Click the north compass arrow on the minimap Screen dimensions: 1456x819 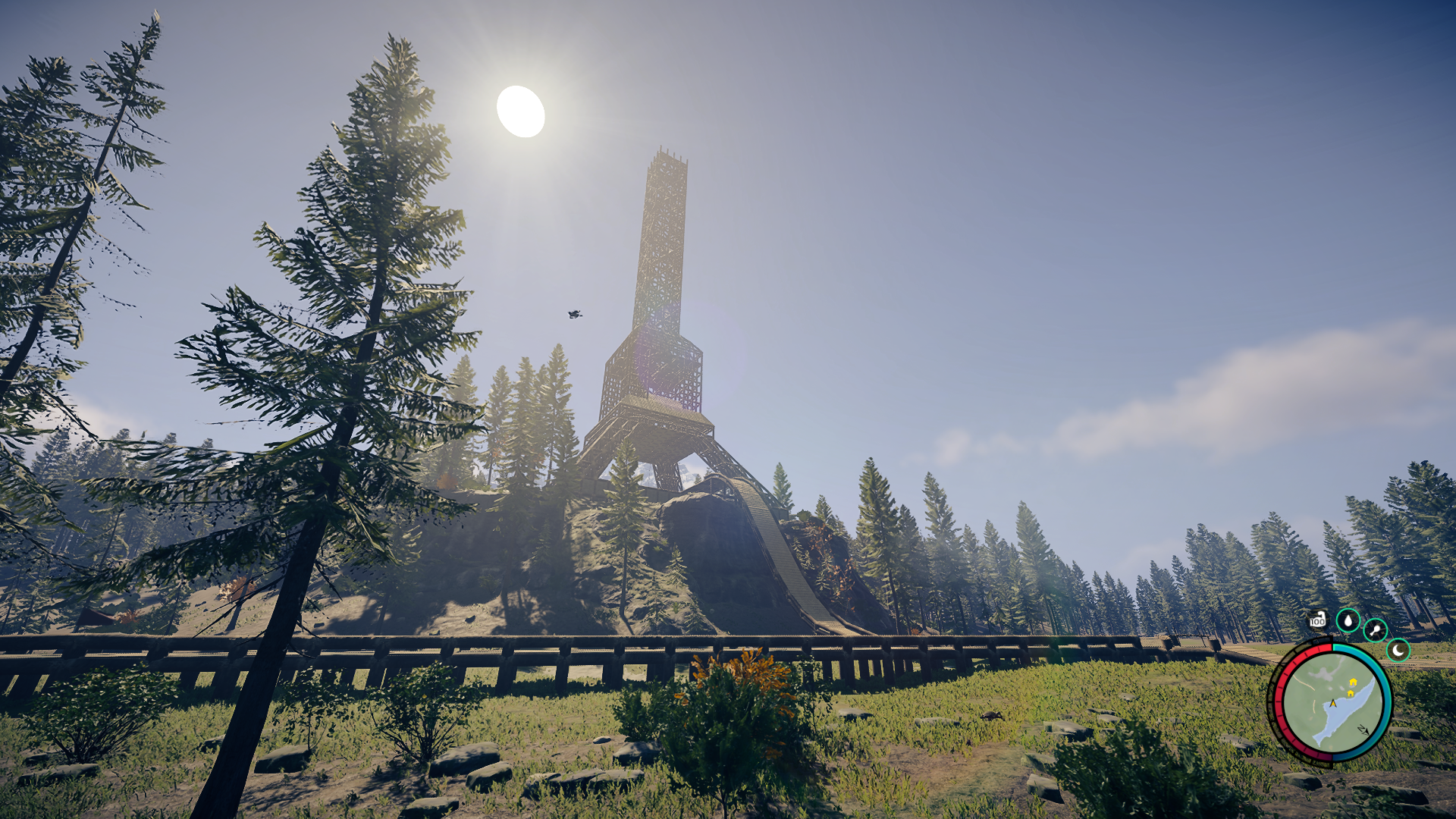1363,730
